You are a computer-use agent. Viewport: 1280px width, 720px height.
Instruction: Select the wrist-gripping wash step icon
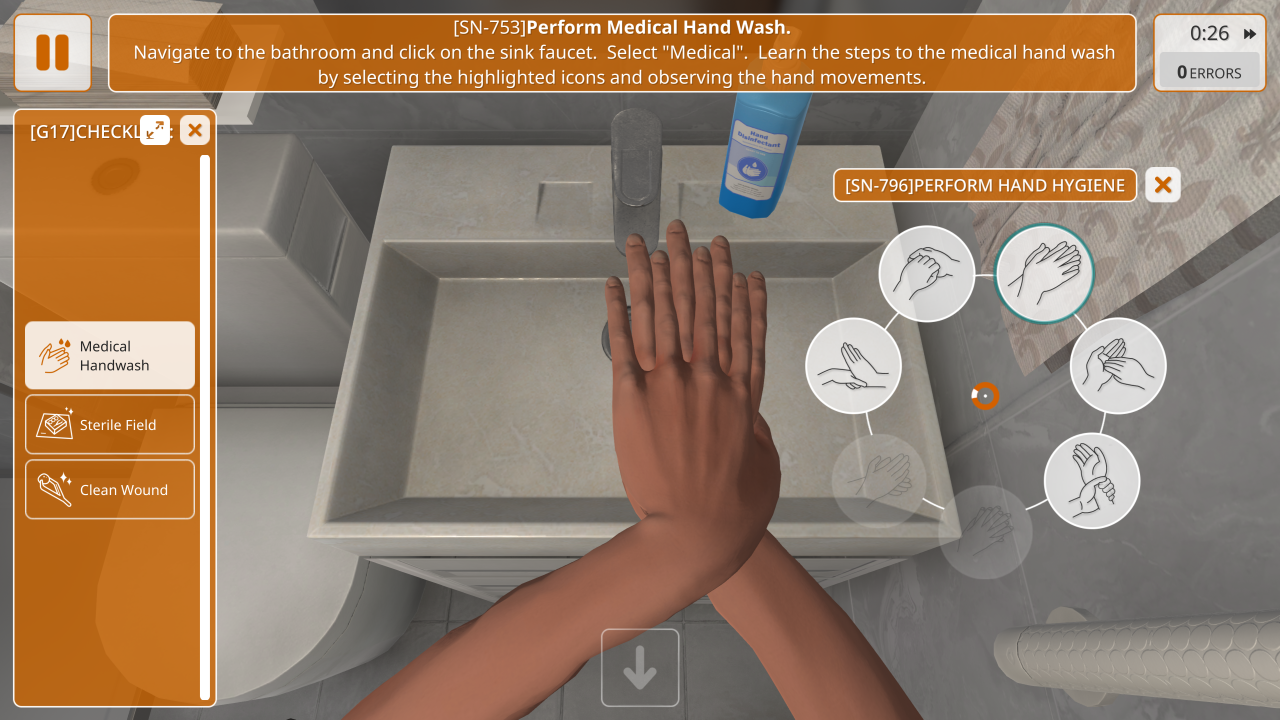(x=1092, y=481)
